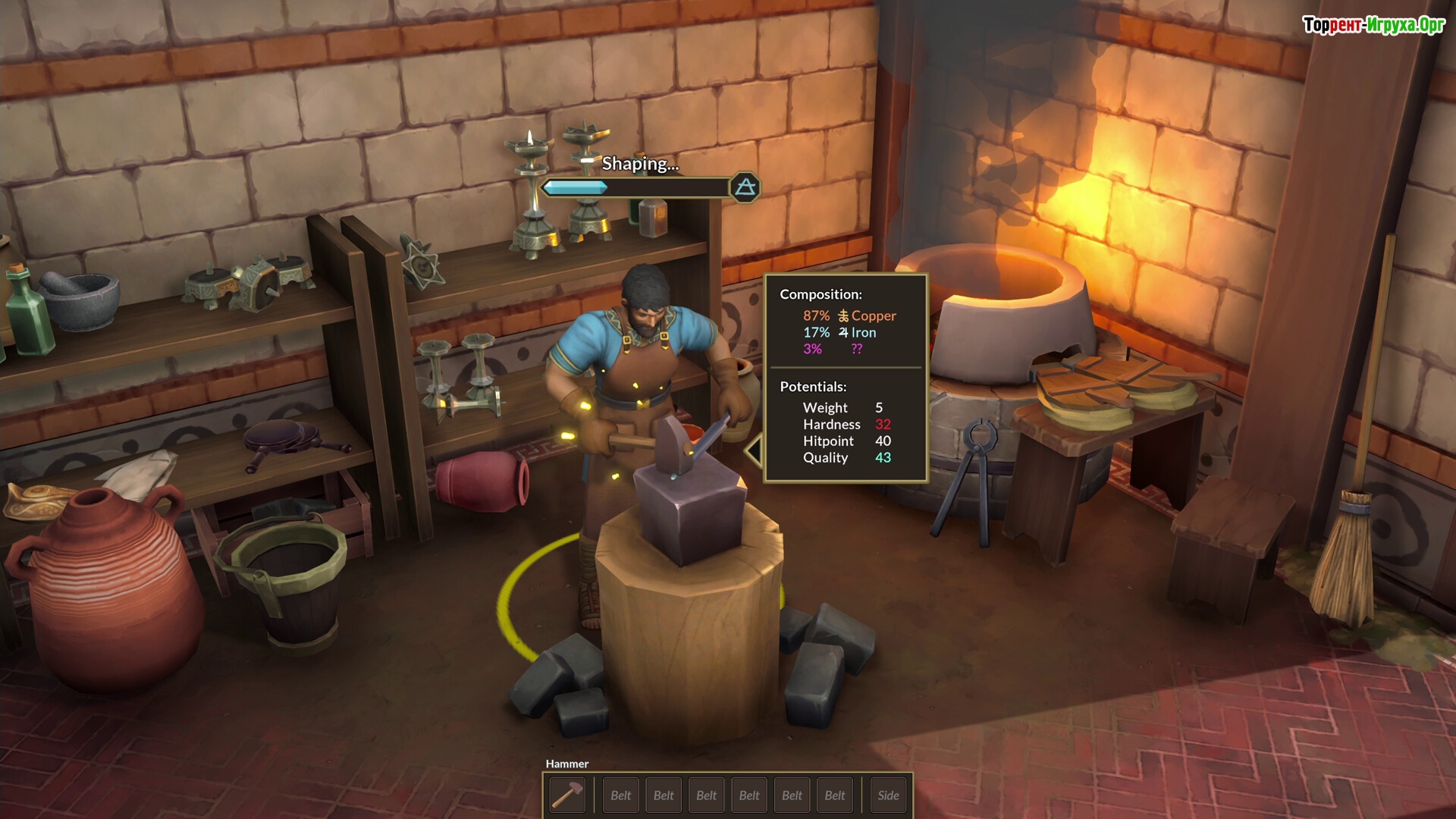
Task: Select the Side equipment slot
Action: (888, 795)
